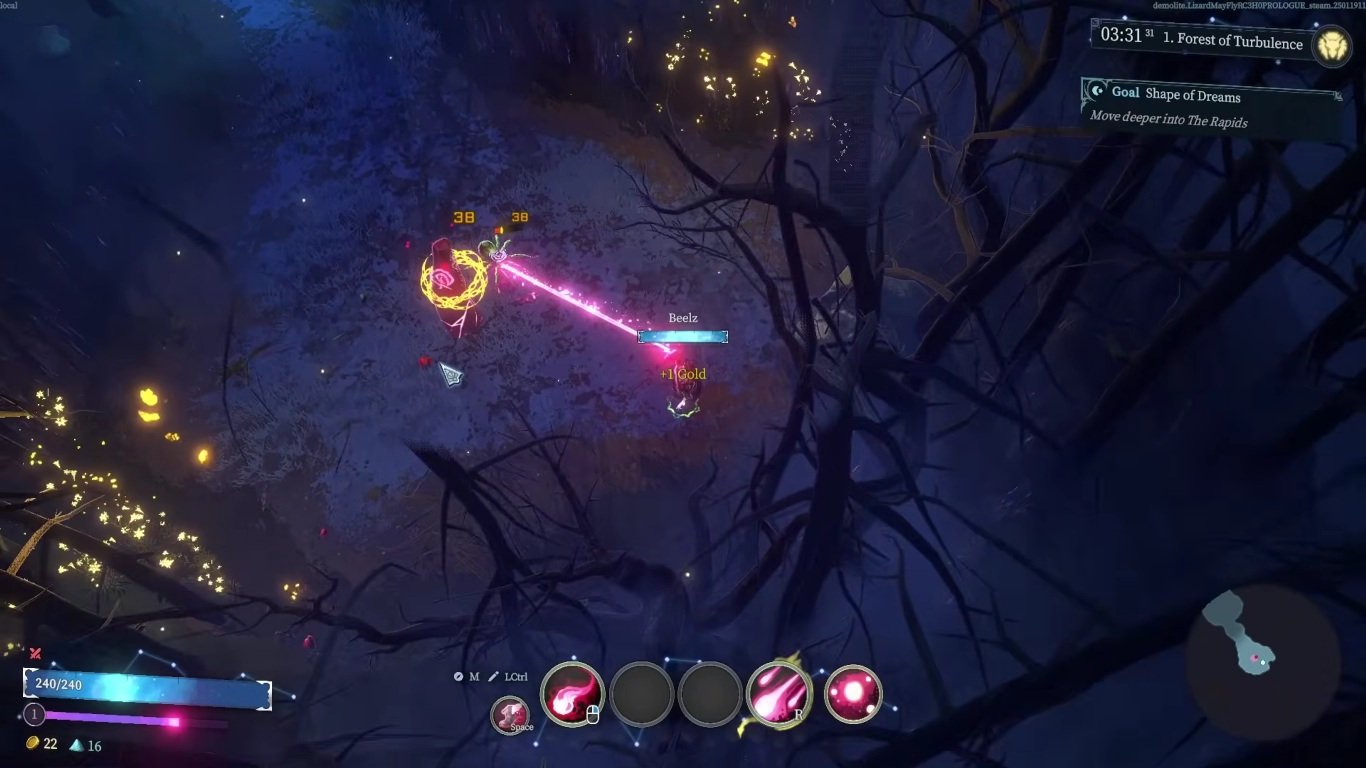
Task: Click the golden beast emblem icon
Action: pos(1331,46)
